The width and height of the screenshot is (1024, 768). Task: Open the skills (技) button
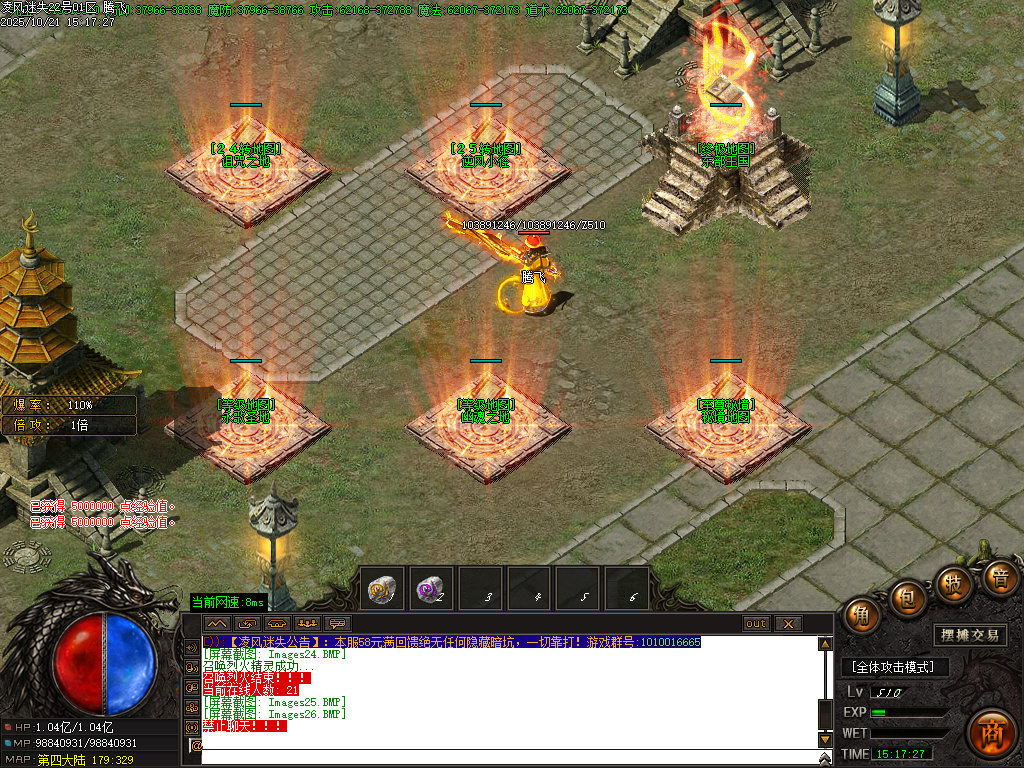953,585
